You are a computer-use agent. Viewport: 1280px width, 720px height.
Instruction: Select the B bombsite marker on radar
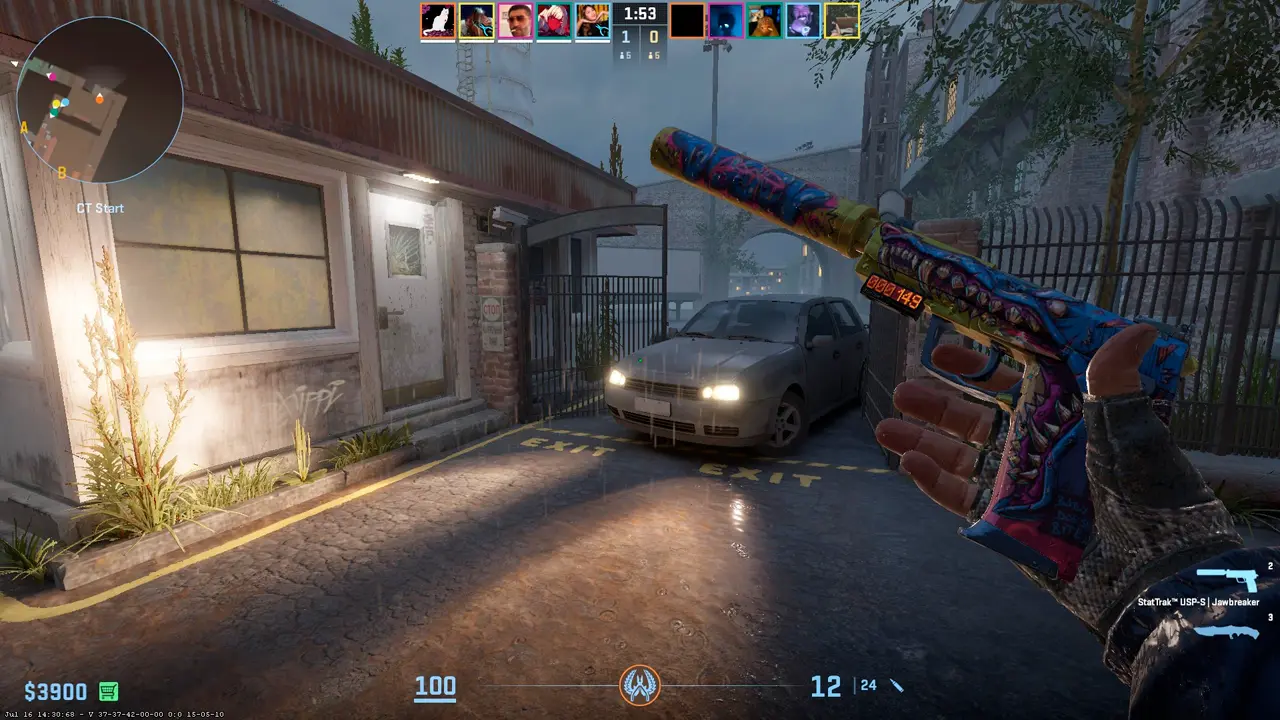pos(62,173)
